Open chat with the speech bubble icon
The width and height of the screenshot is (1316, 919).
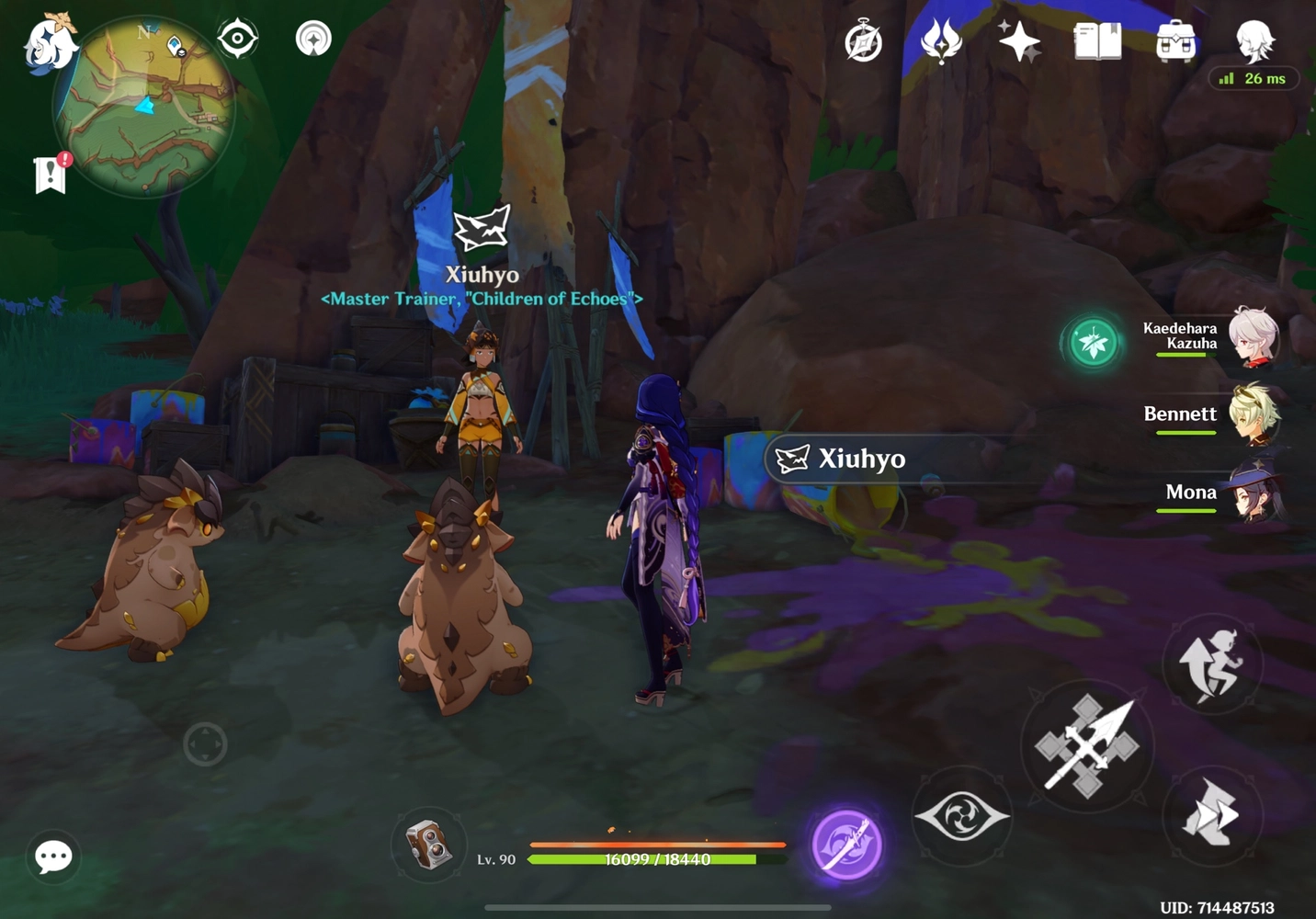click(x=52, y=857)
